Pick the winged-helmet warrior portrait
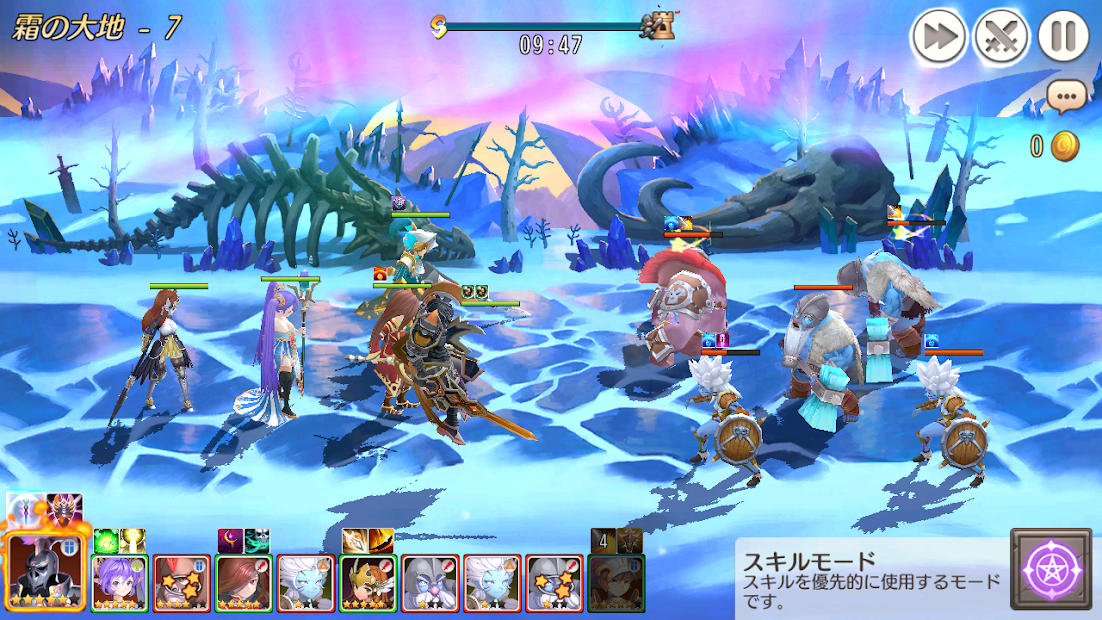 click(x=368, y=583)
